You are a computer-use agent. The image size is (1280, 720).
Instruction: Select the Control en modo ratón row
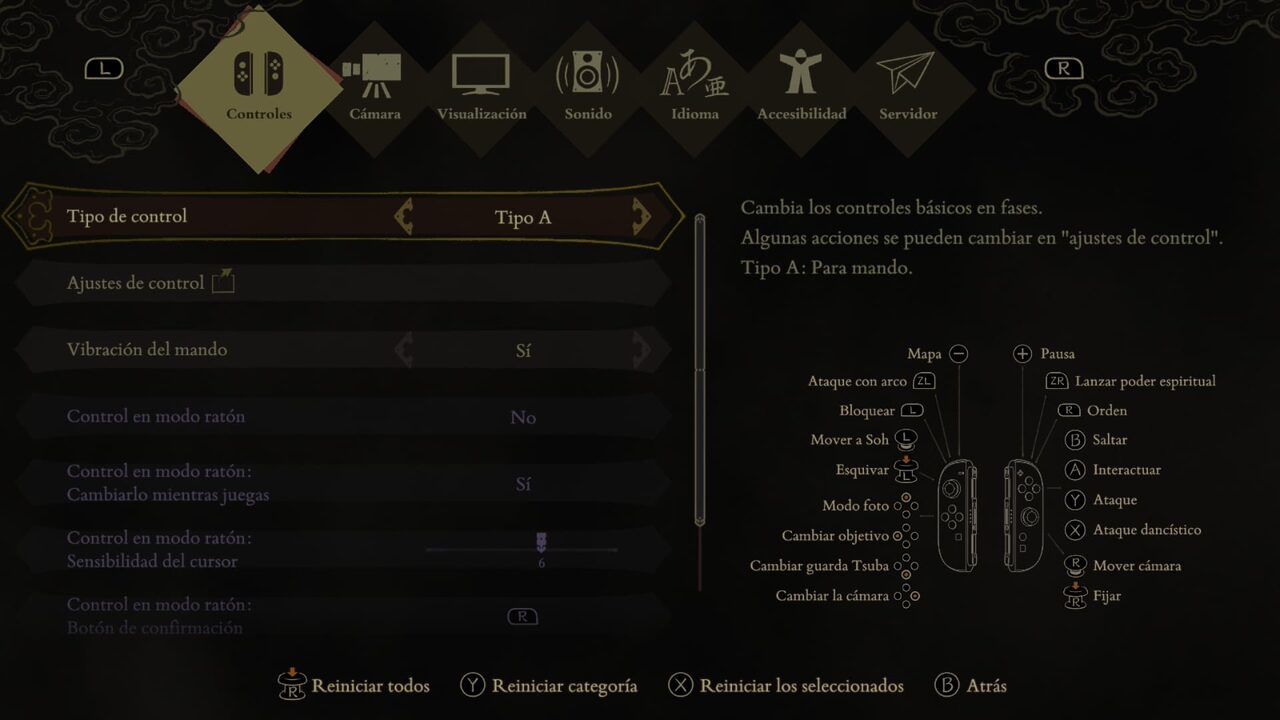[x=340, y=417]
